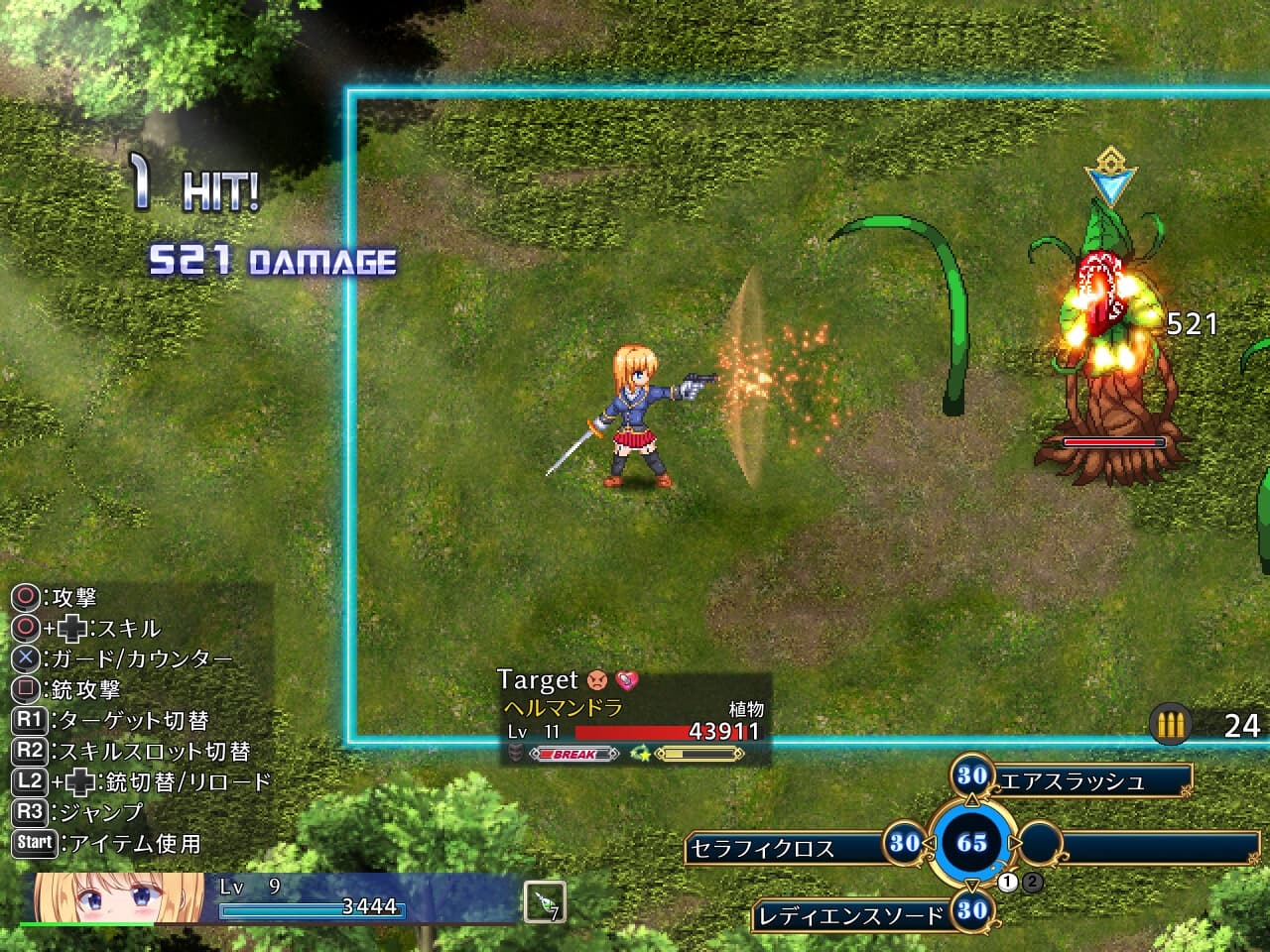Click the R2 skill slot switch icon
The height and width of the screenshot is (952, 1270).
click(x=29, y=750)
